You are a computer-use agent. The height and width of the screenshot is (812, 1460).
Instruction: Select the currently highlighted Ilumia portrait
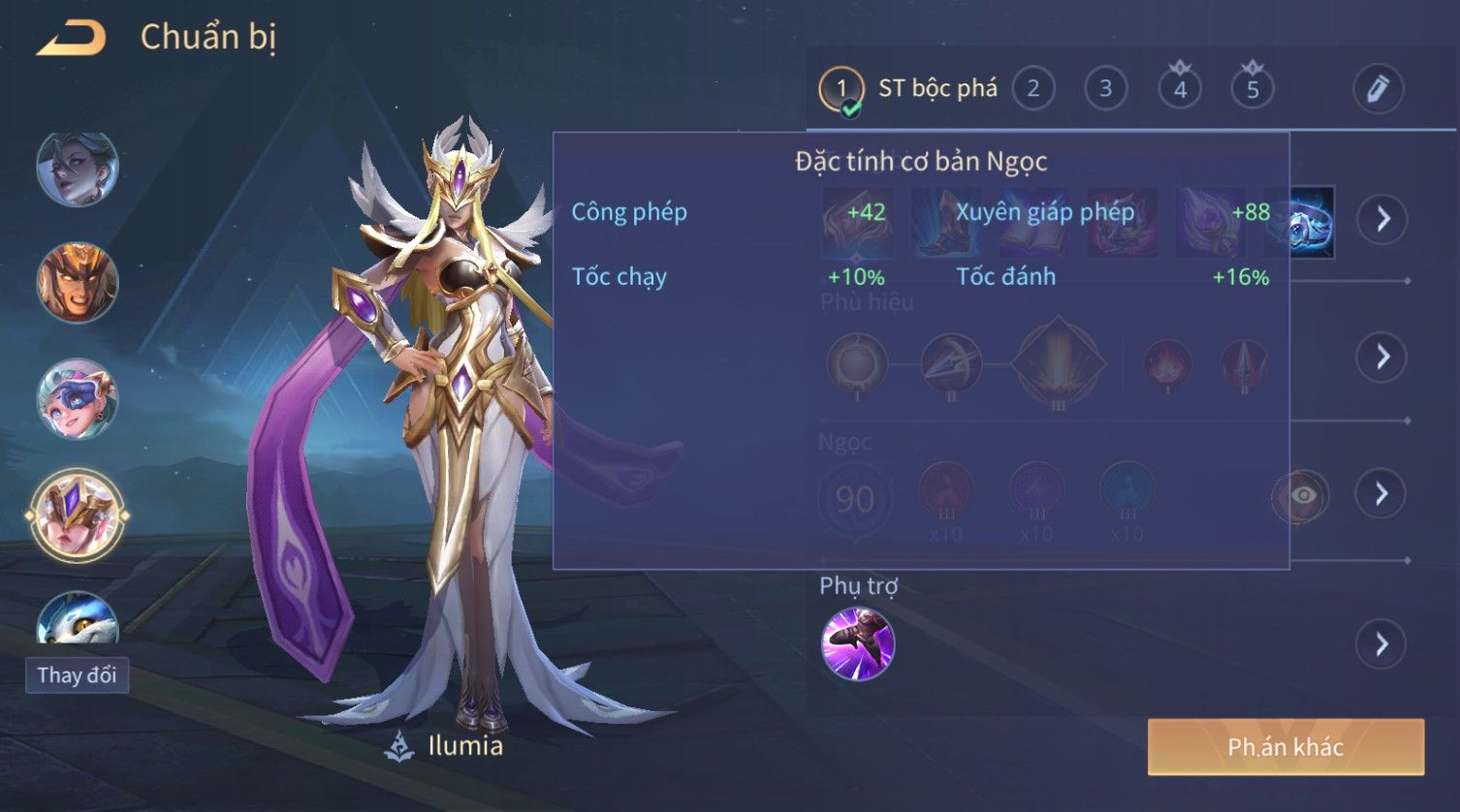(x=77, y=515)
